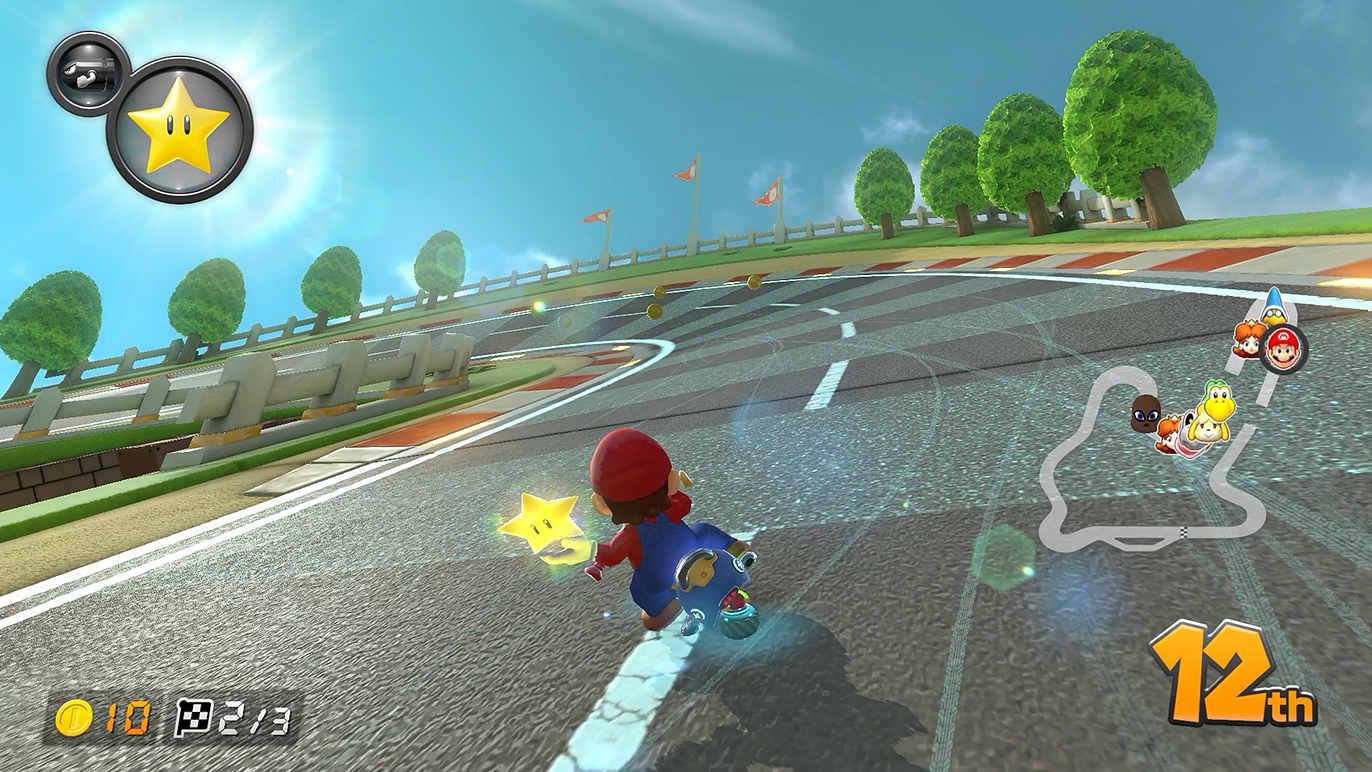The image size is (1372, 772).
Task: Select the reserve Bullet Bill item slot
Action: click(87, 72)
